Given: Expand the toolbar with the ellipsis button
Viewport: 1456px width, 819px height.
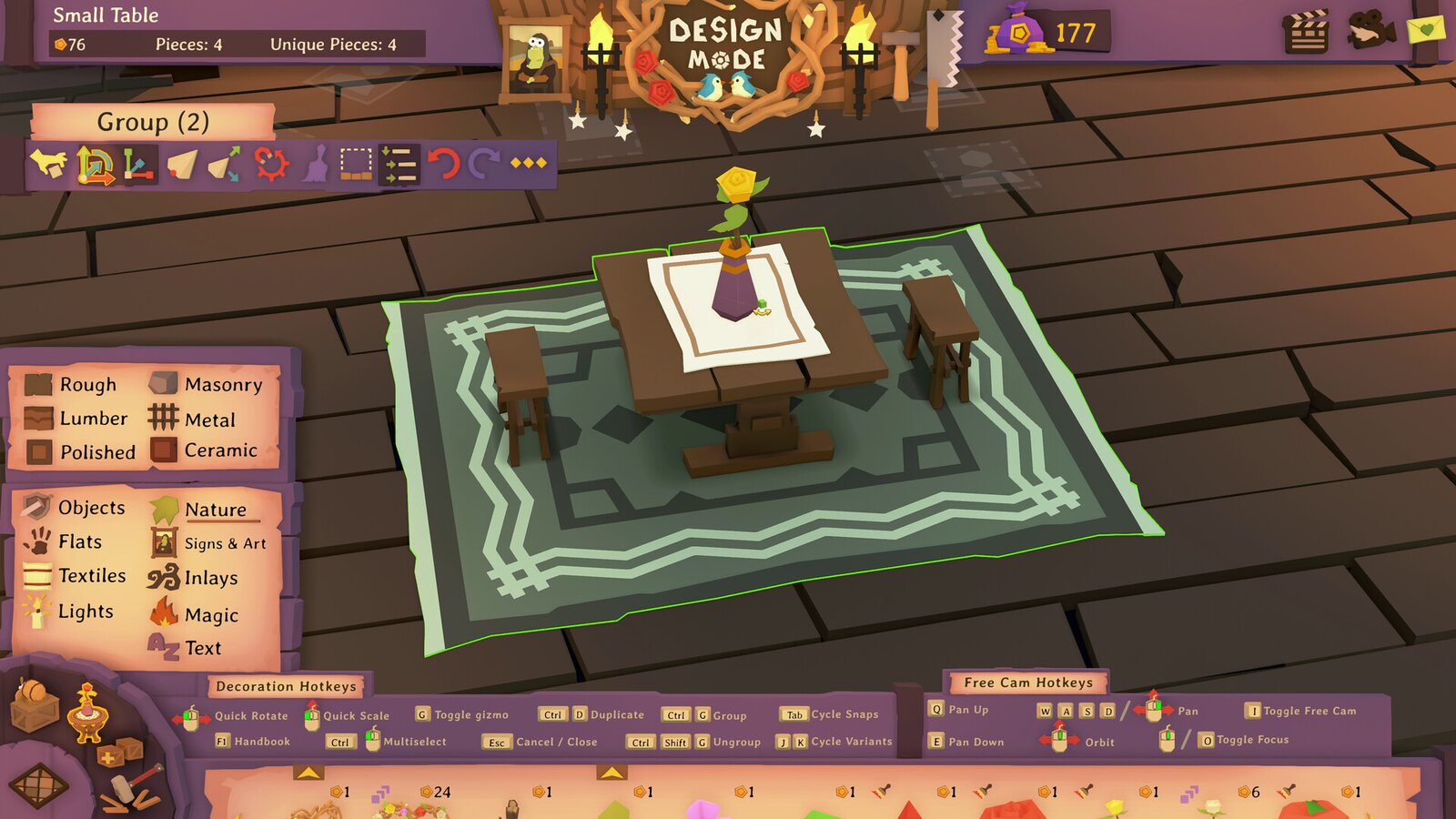Looking at the screenshot, I should pyautogui.click(x=528, y=164).
